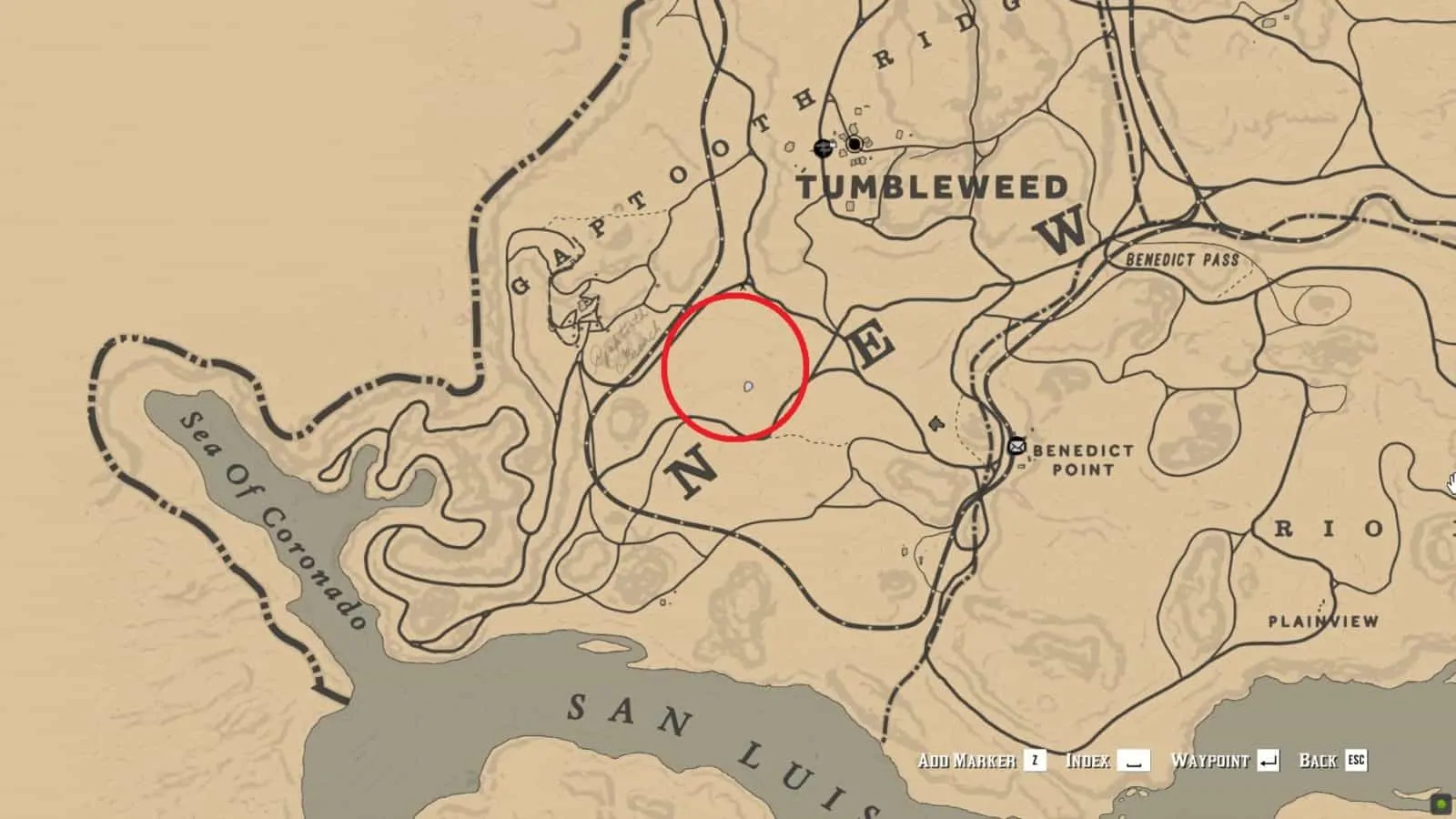Click the spade symbol west of Benedict Point
The width and height of the screenshot is (1456, 819).
[935, 423]
